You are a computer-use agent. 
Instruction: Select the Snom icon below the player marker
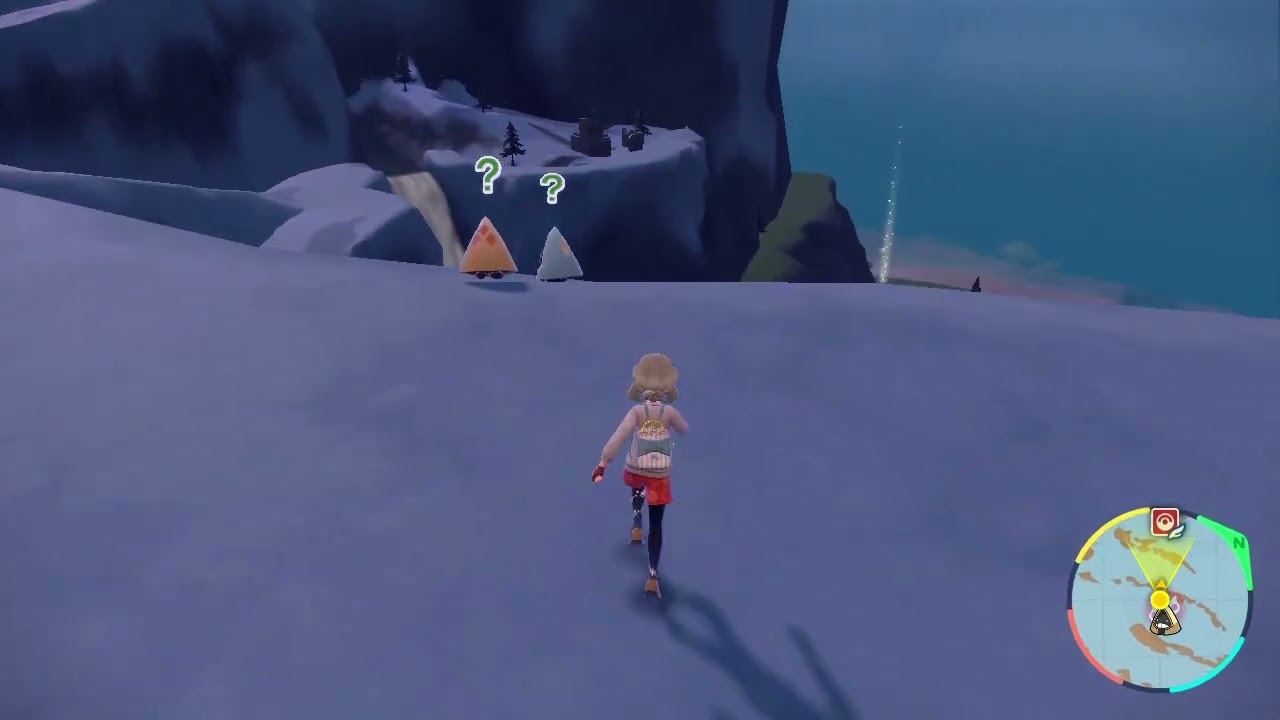1164,621
